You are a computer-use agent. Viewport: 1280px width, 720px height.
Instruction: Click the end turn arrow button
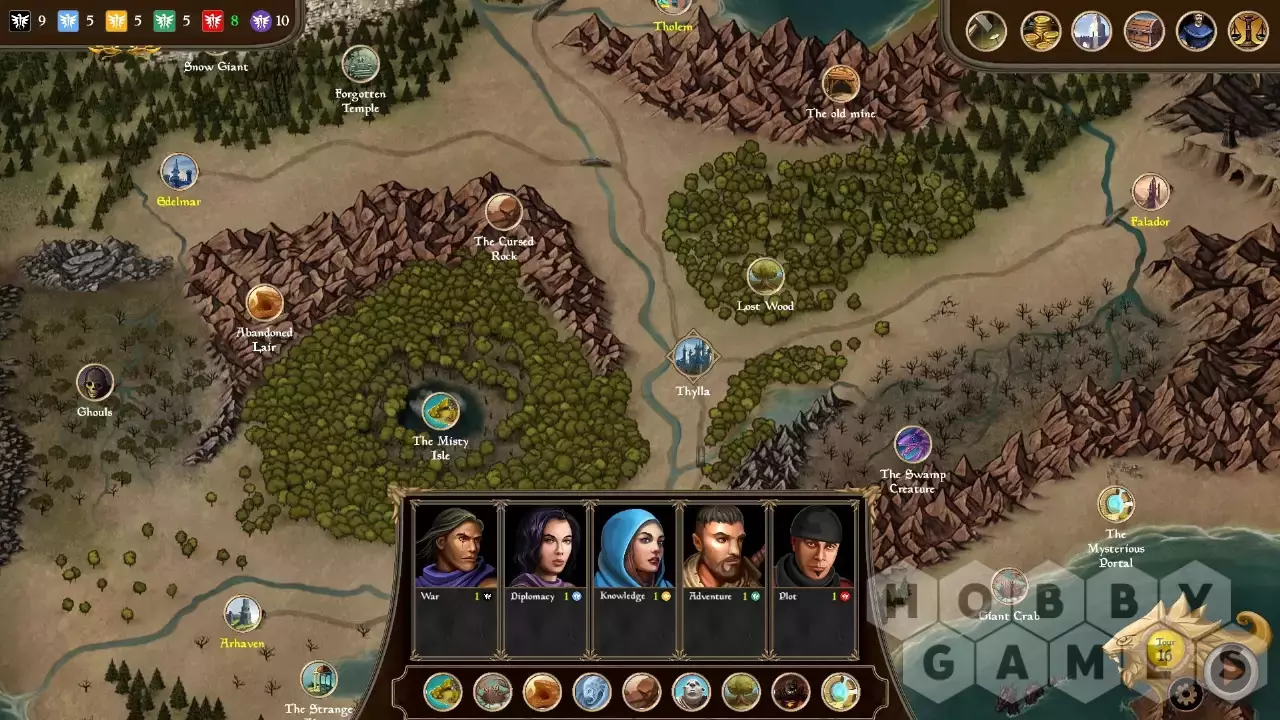tap(1232, 666)
